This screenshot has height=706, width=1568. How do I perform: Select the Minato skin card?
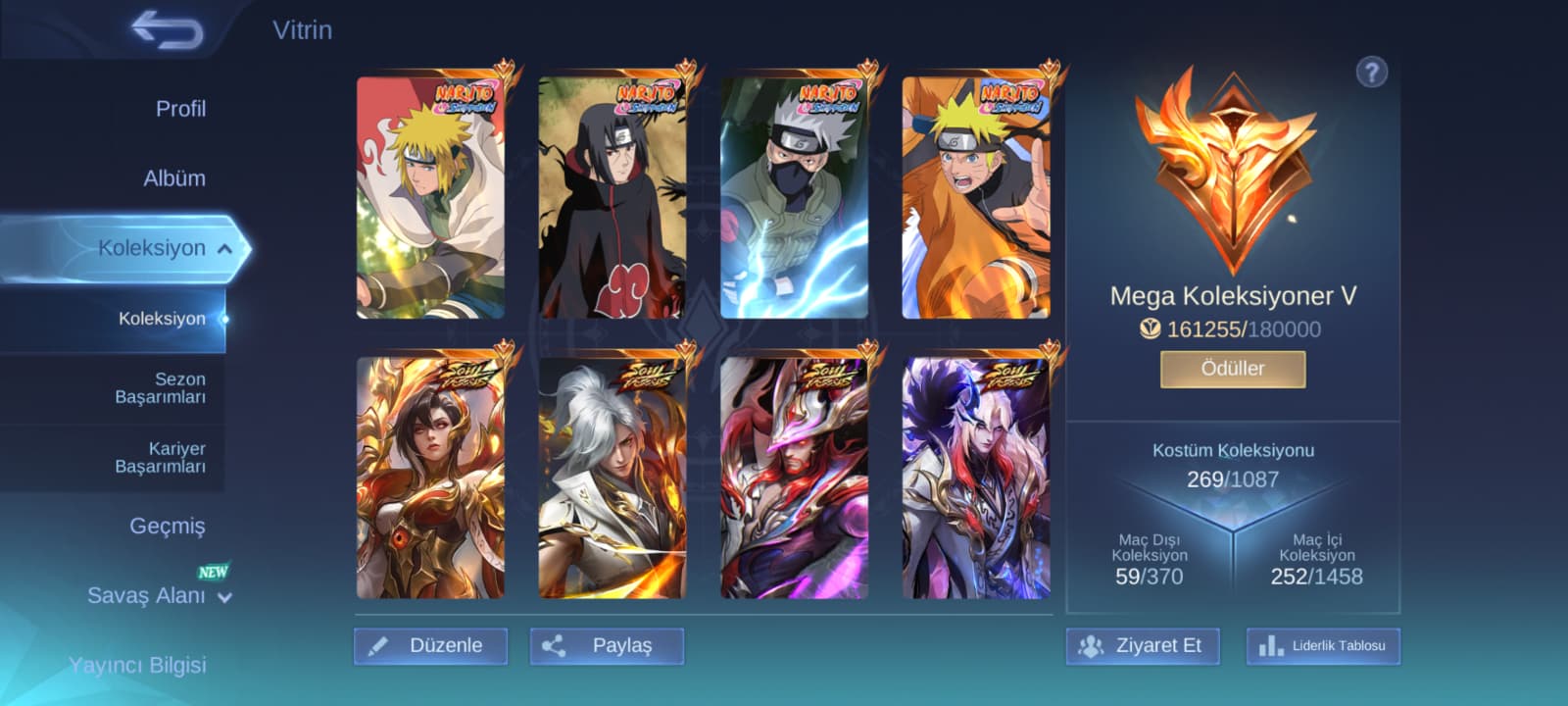coord(431,197)
